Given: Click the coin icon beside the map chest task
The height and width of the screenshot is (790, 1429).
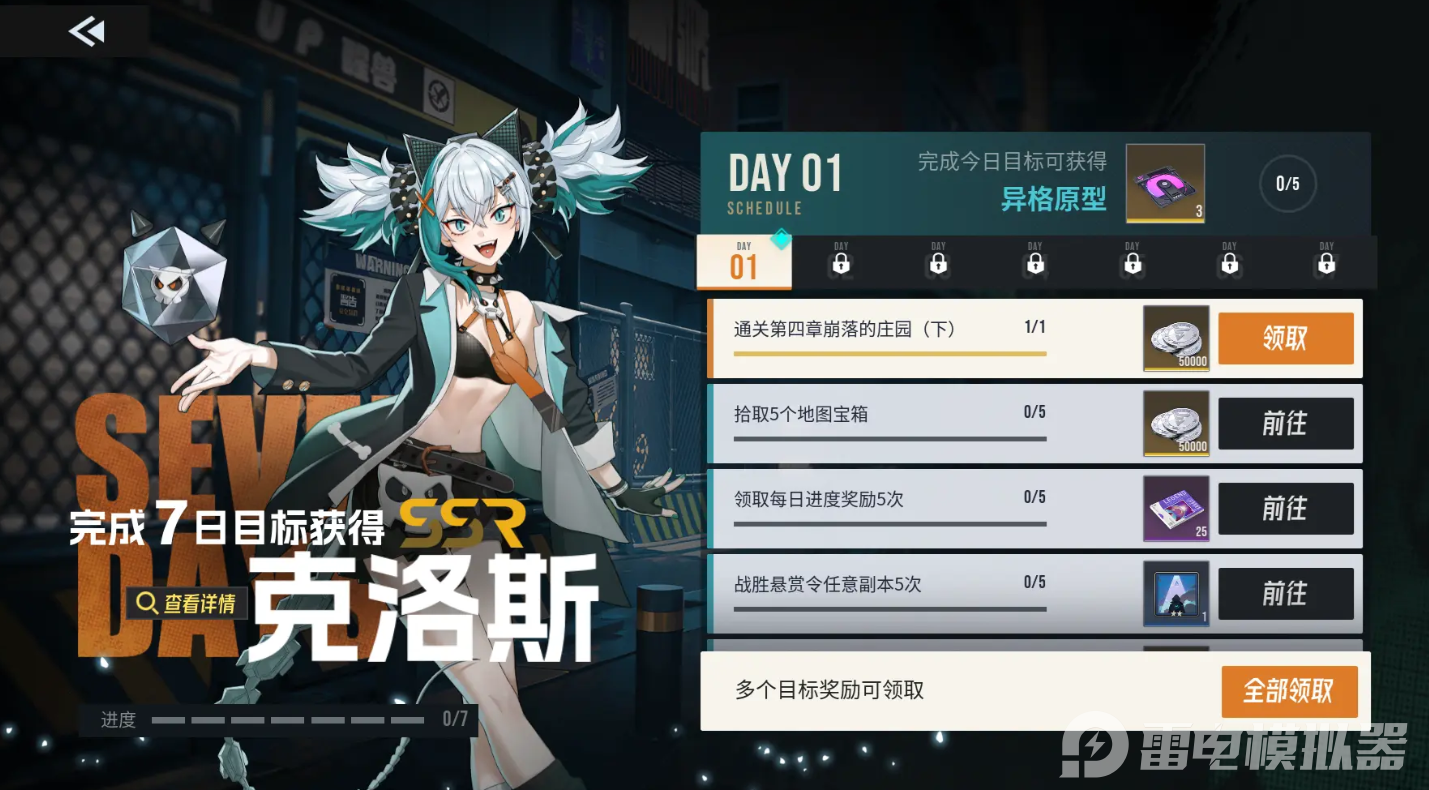Looking at the screenshot, I should click(1176, 423).
